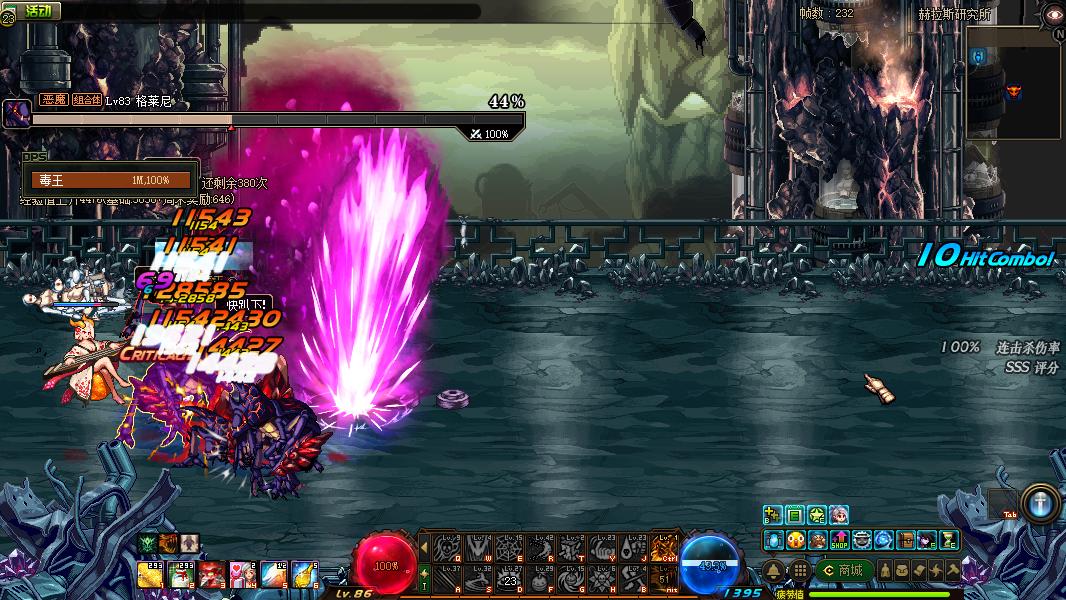Use the spider web skill on E
The image size is (1066, 600).
508,547
